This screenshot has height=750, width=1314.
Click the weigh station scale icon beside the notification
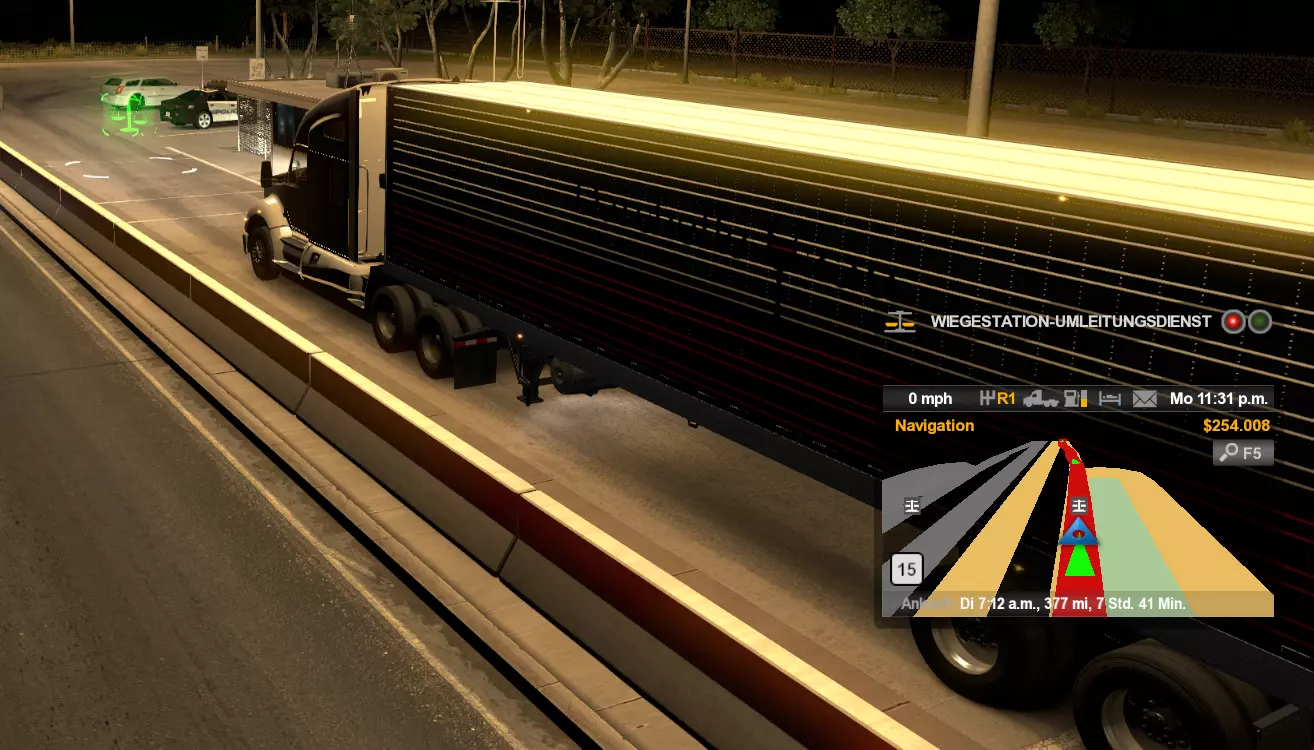900,322
